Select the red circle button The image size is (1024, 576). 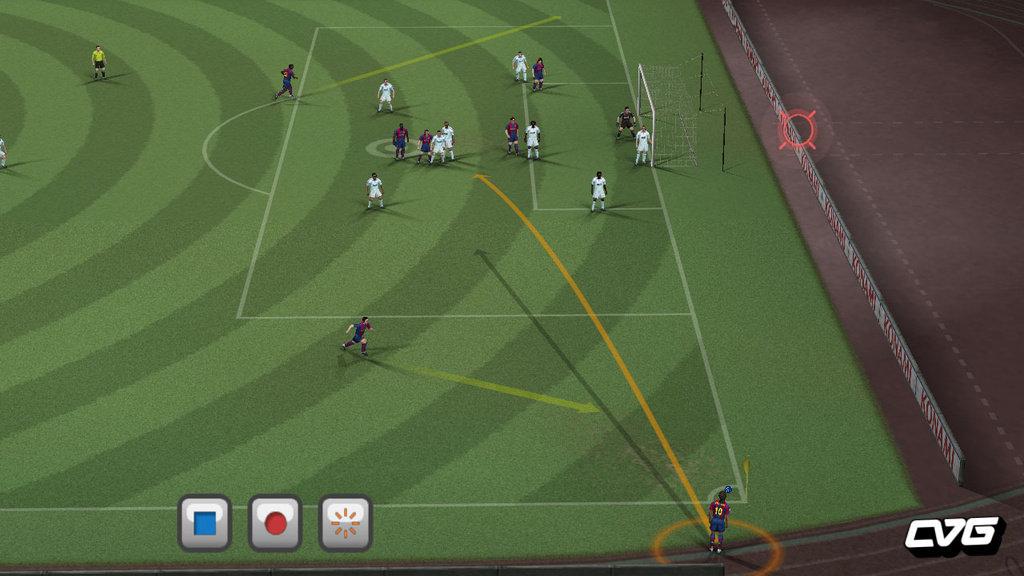[x=275, y=523]
